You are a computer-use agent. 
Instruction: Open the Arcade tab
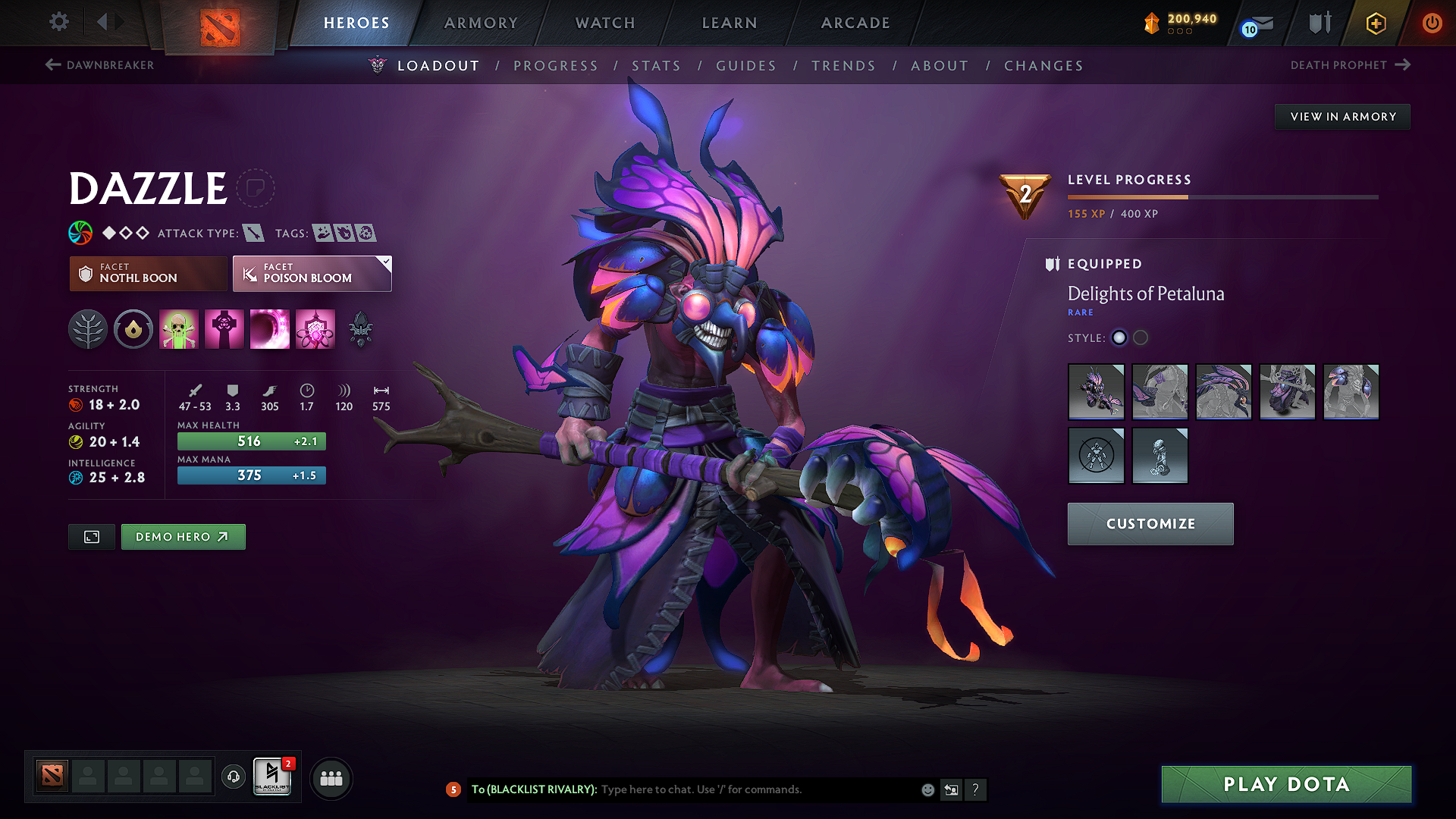point(855,23)
